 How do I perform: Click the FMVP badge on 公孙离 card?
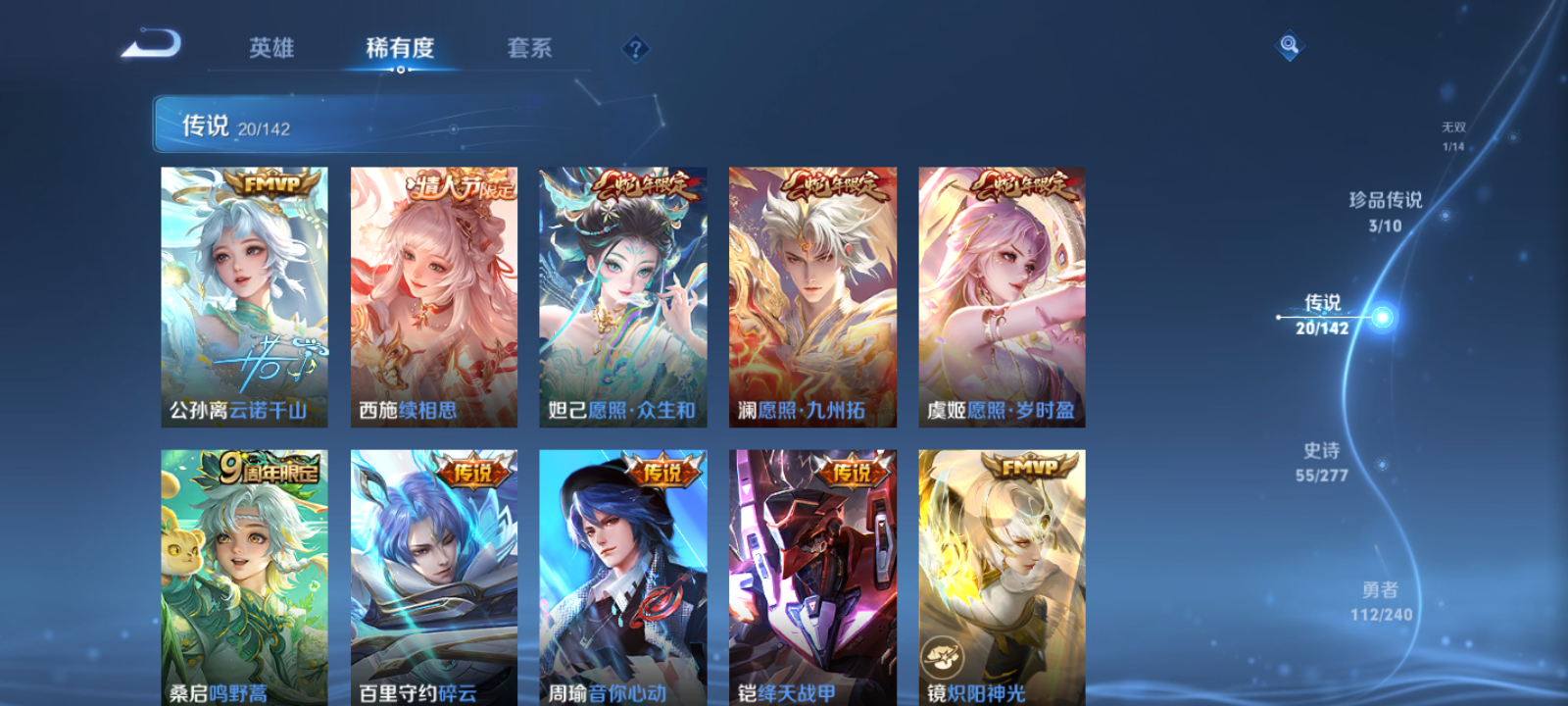coord(274,181)
